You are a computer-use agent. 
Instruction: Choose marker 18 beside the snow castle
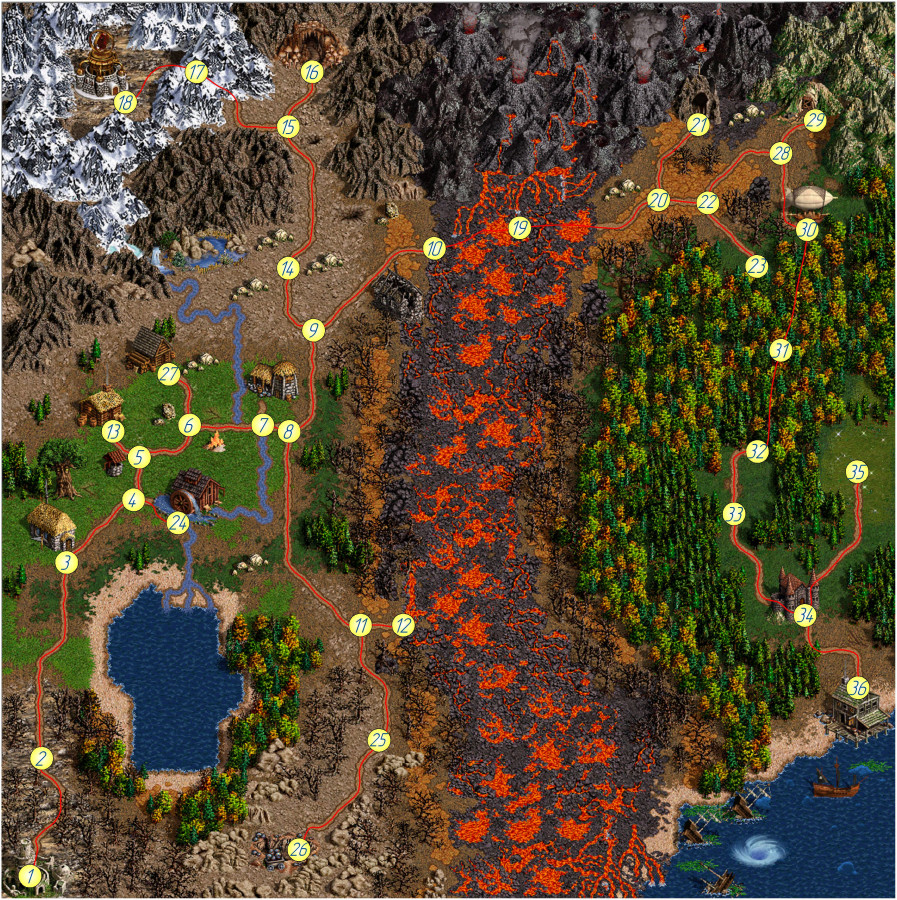(125, 101)
